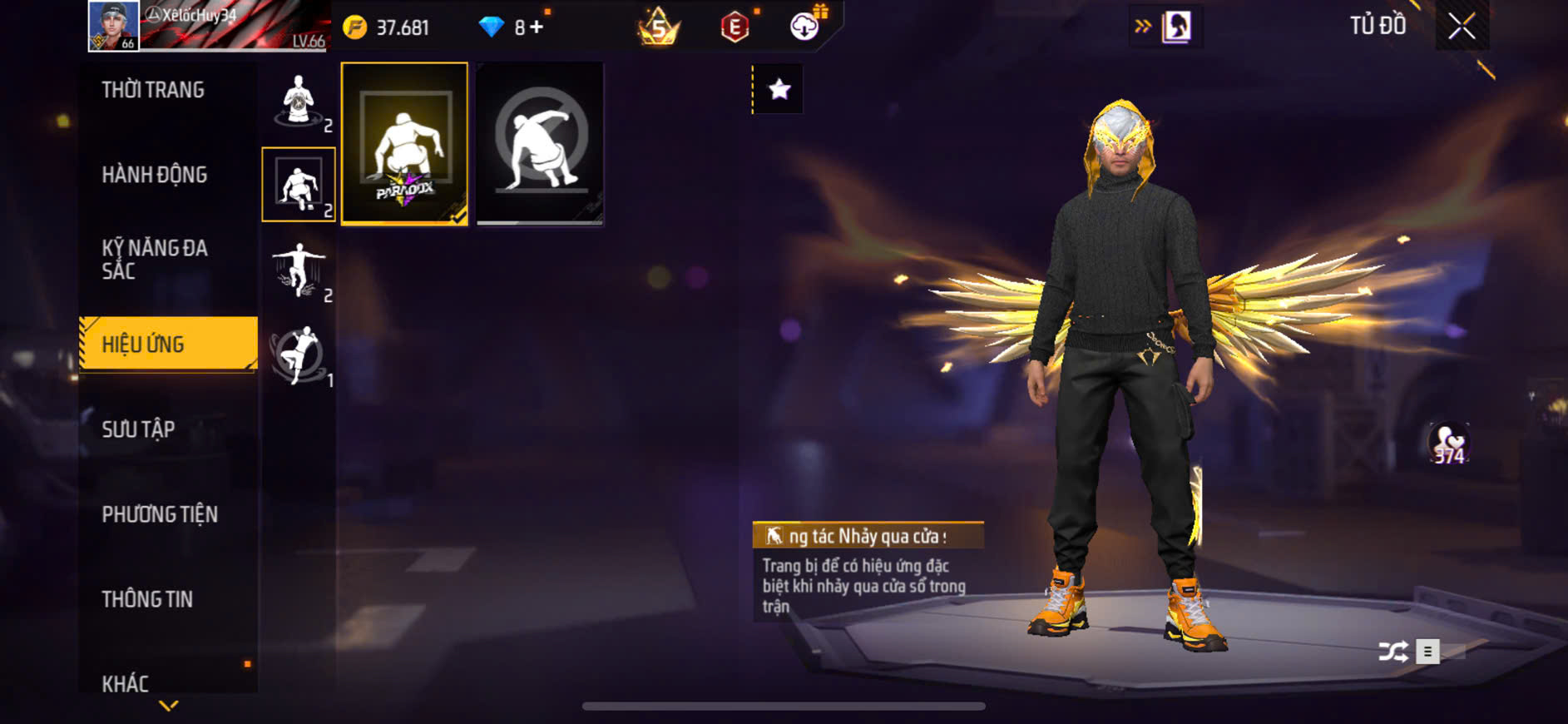Screen dimensions: 1568x724
Task: Open the 374 likes heart icon
Action: (1448, 444)
